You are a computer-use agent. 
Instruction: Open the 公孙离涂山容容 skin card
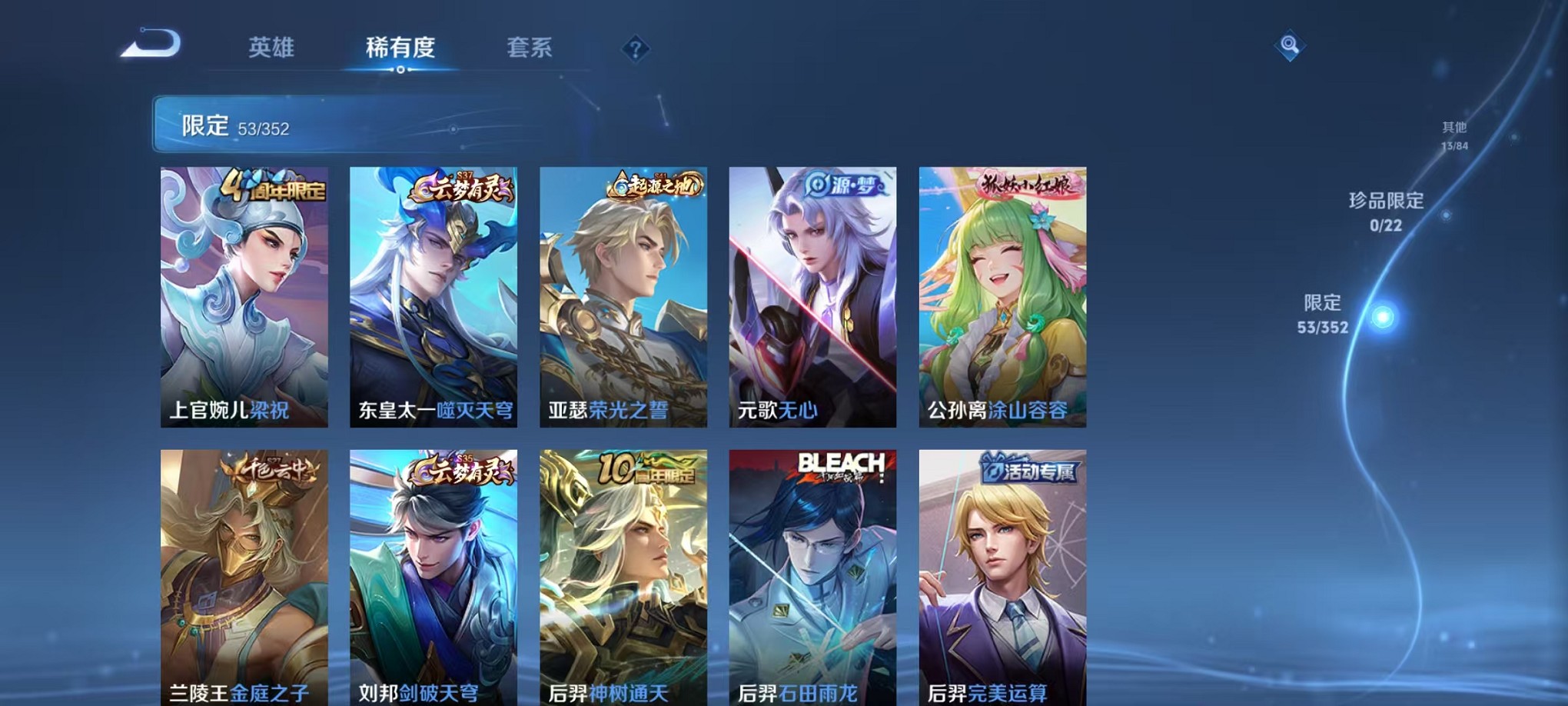point(1001,296)
